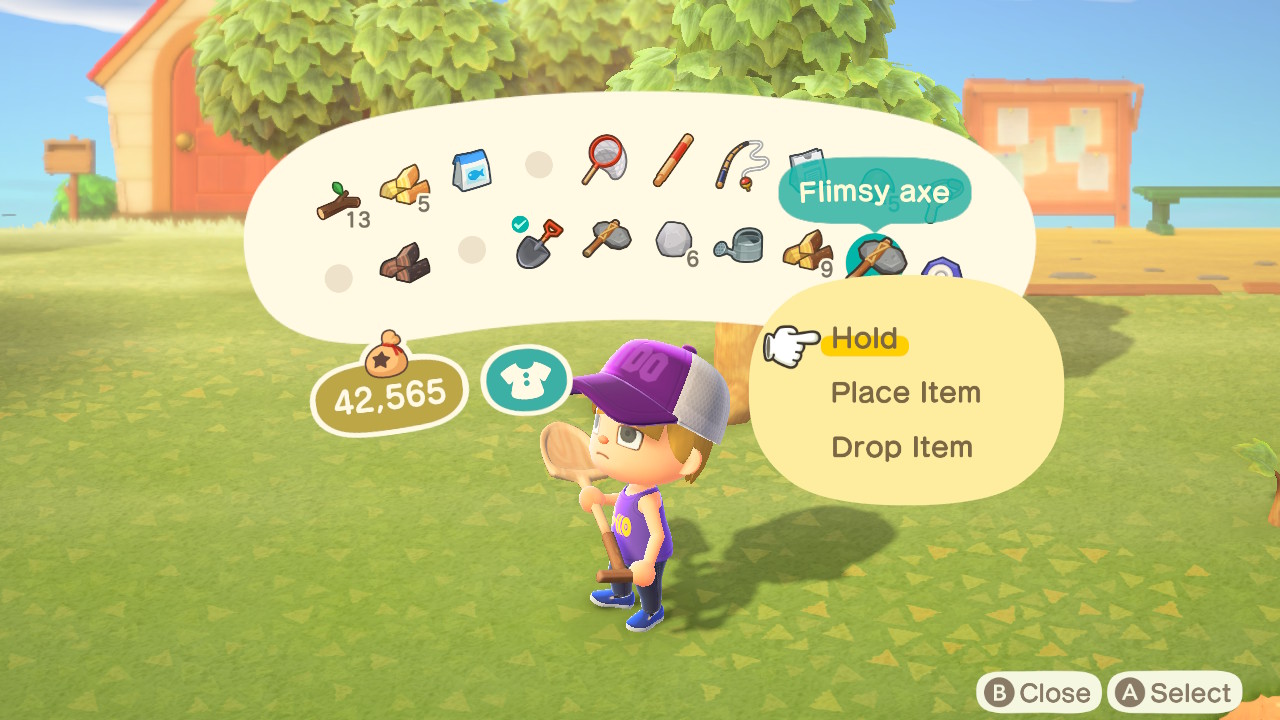Select the watering can
1280x720 pixels.
point(738,248)
